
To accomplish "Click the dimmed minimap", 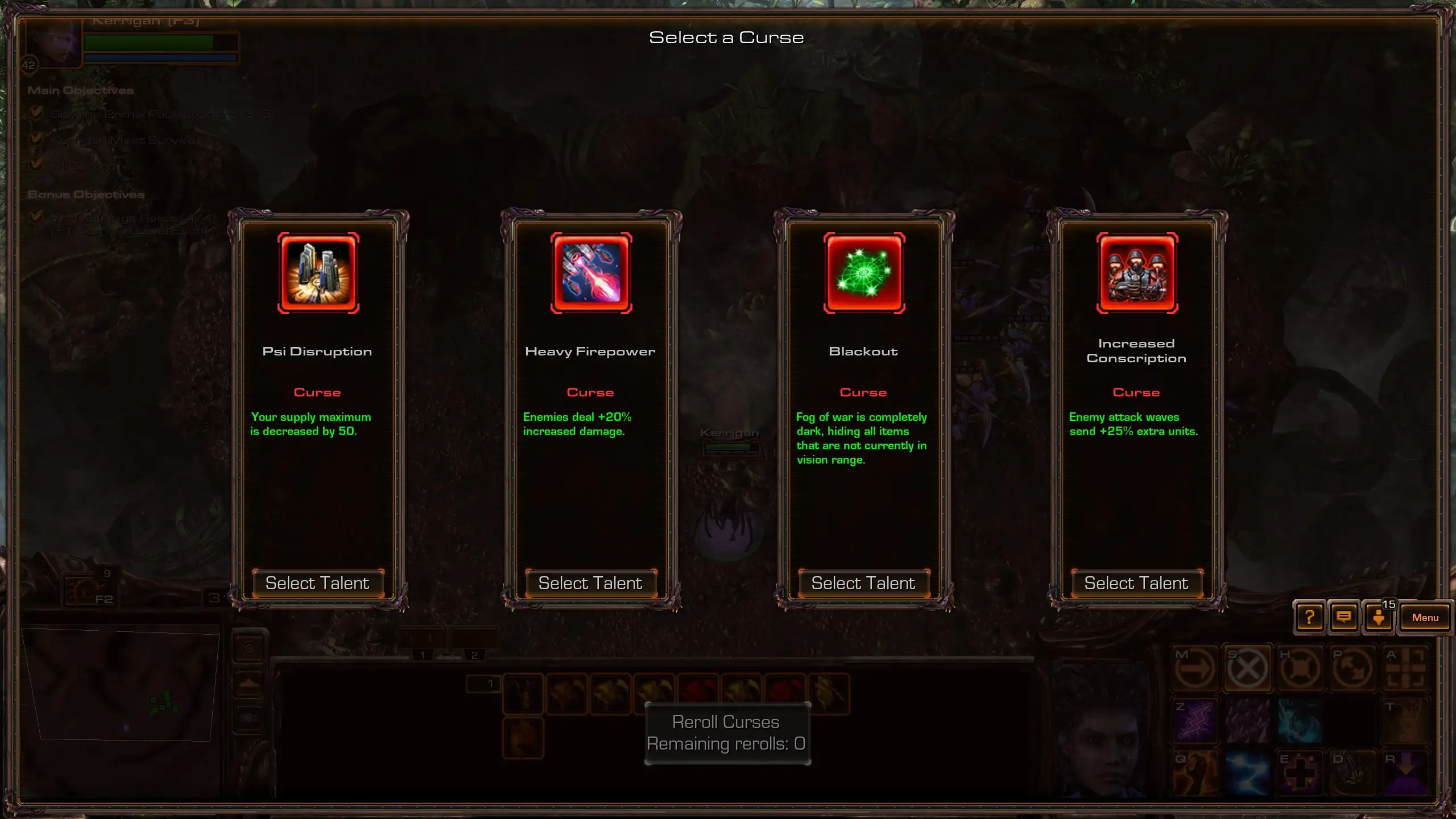I will pos(121,684).
